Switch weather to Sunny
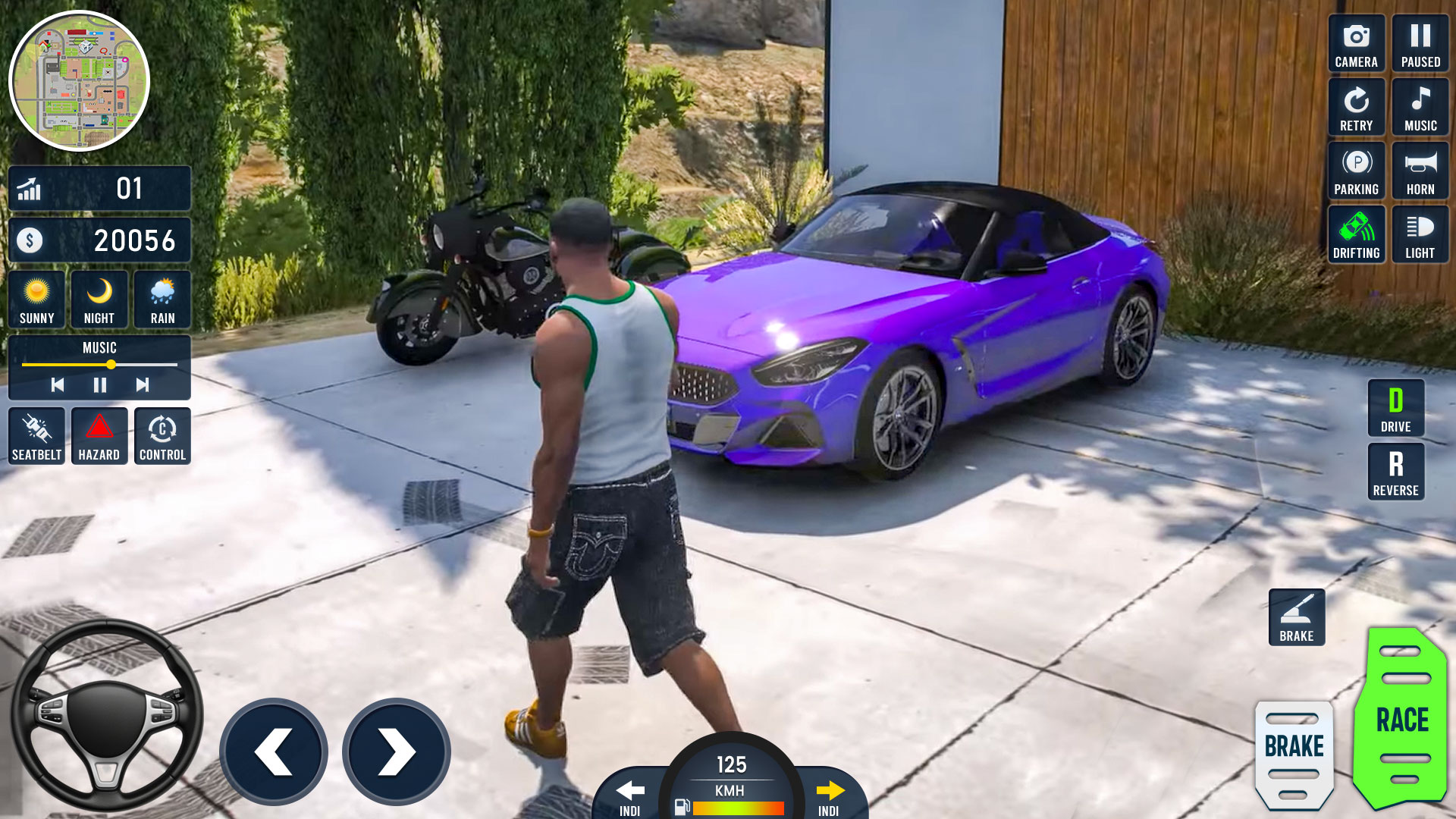This screenshot has width=1456, height=819. click(x=36, y=300)
